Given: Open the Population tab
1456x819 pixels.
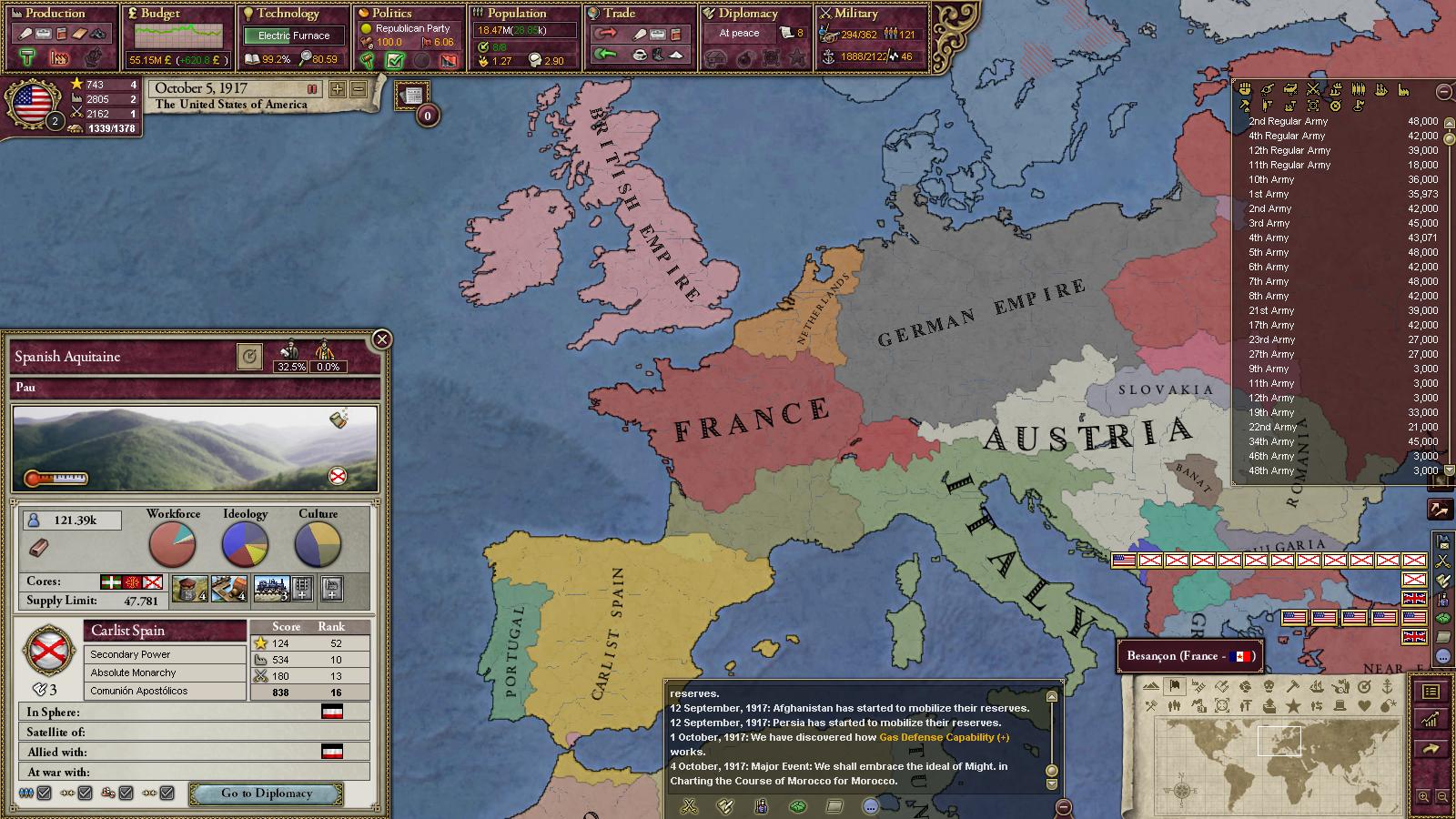Looking at the screenshot, I should coord(516,14).
